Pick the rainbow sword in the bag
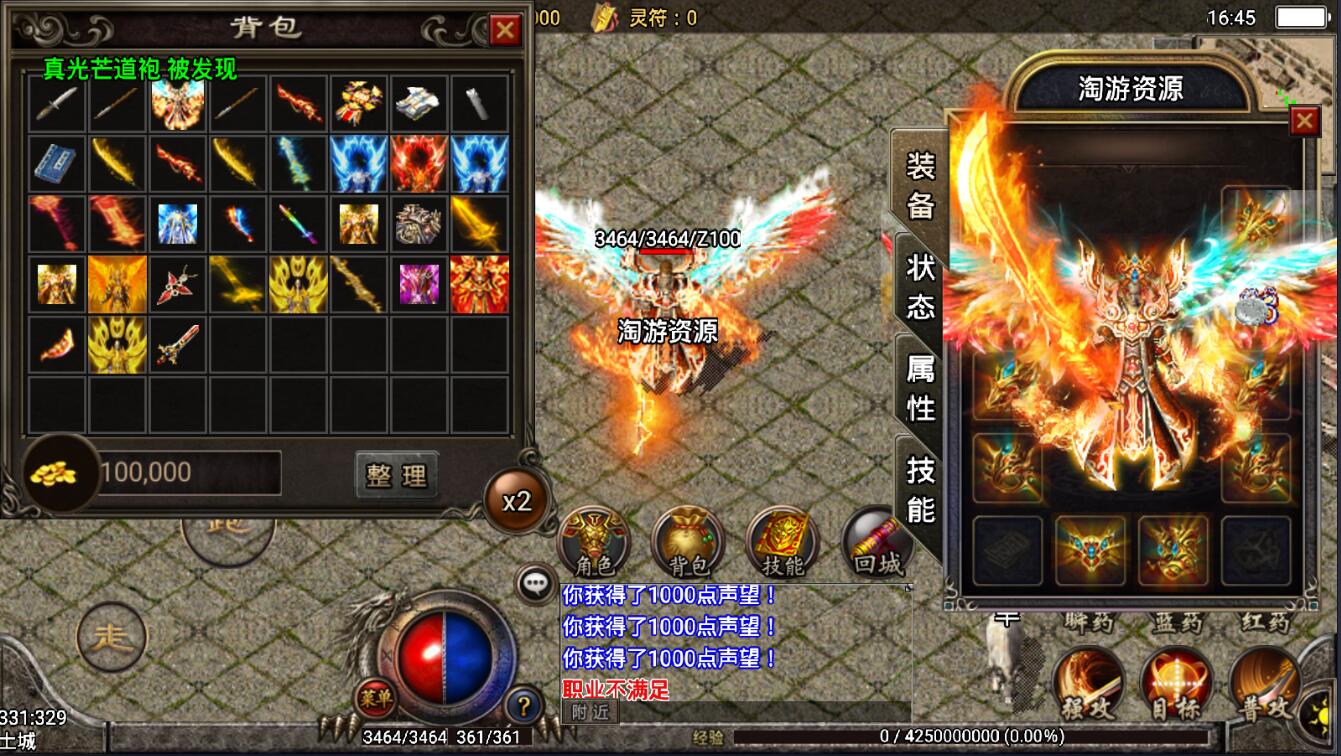Image resolution: width=1341 pixels, height=756 pixels. point(298,224)
